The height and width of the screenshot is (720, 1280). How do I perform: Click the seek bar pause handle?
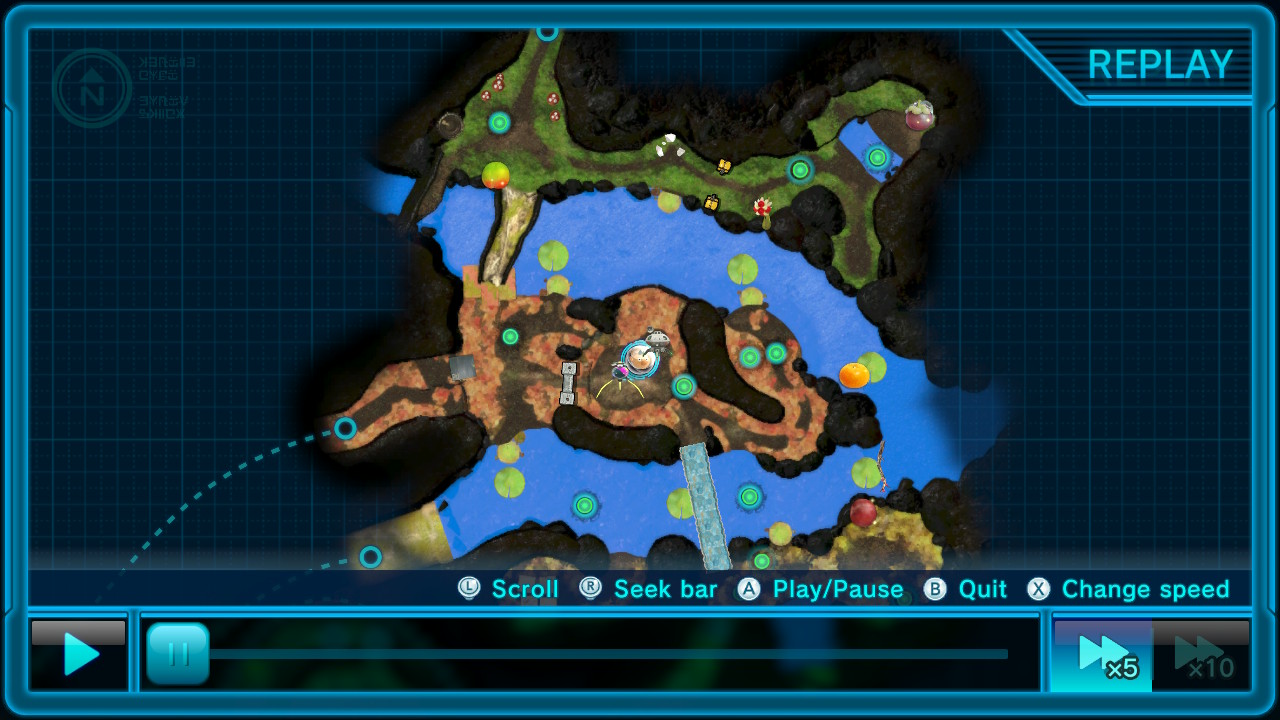click(178, 654)
